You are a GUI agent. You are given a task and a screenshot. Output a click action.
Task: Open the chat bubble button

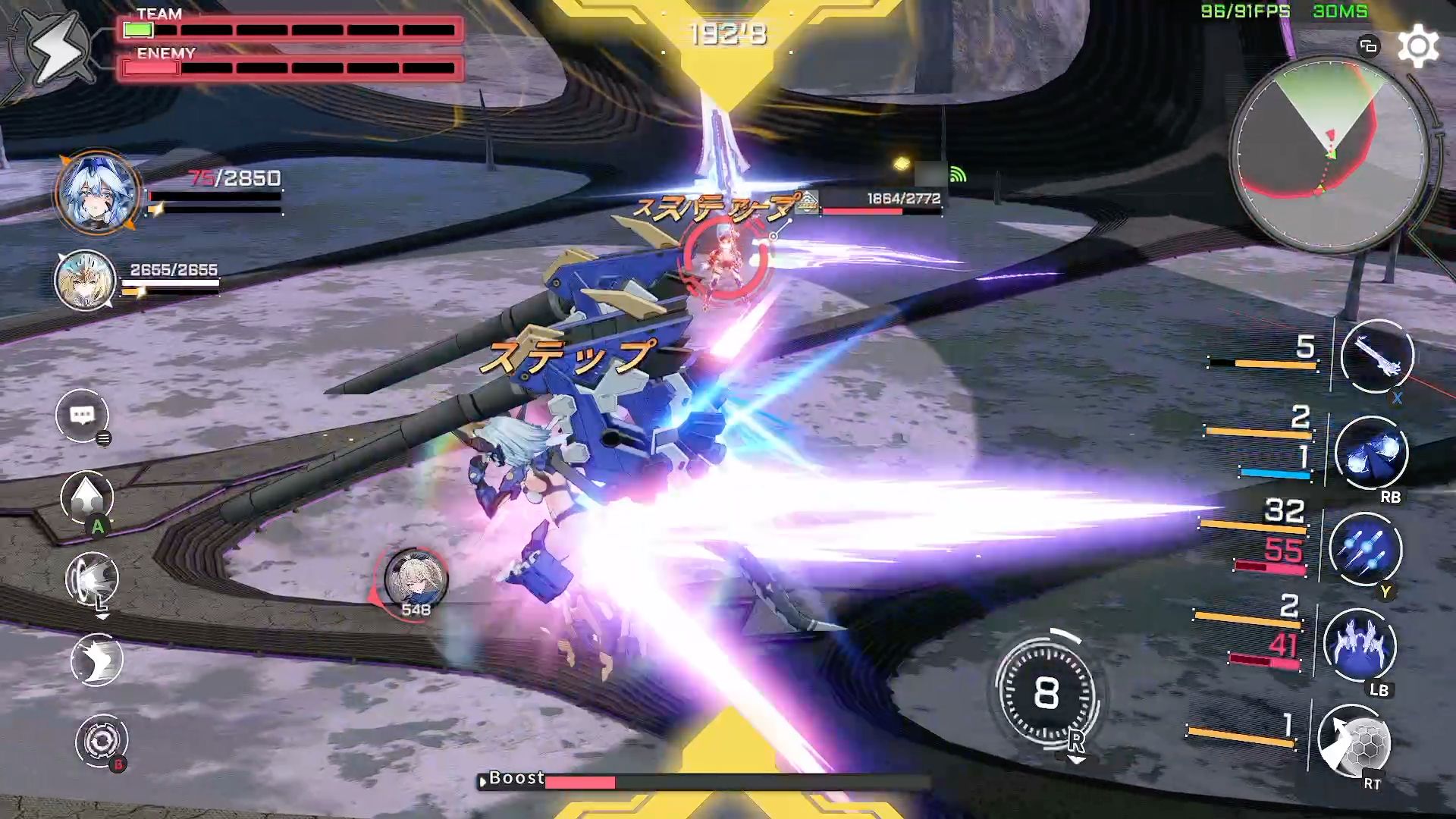[x=82, y=416]
